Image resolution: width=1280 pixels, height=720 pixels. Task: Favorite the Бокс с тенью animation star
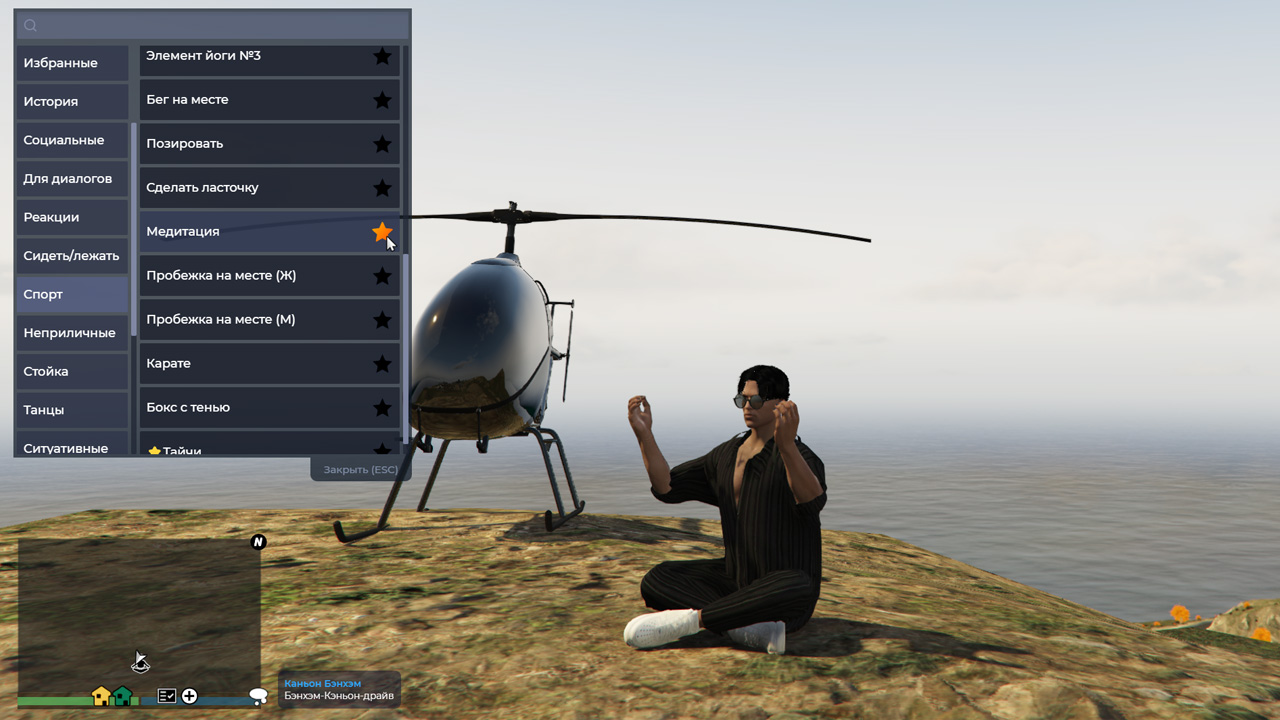point(382,408)
